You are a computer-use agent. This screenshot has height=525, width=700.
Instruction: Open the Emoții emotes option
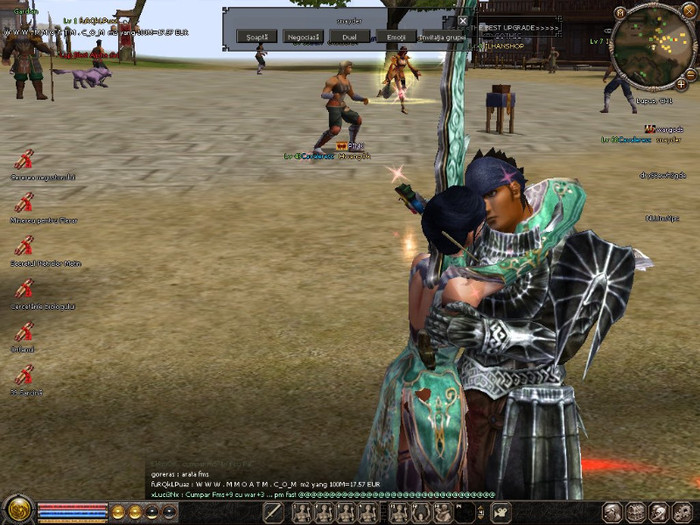coord(395,37)
